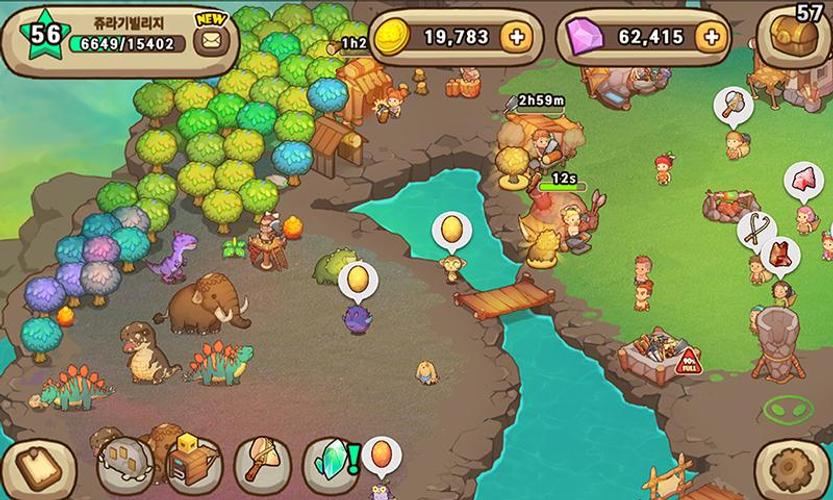Image resolution: width=833 pixels, height=500 pixels.
Task: Collect the egg bubble above the monkey
Action: click(451, 230)
